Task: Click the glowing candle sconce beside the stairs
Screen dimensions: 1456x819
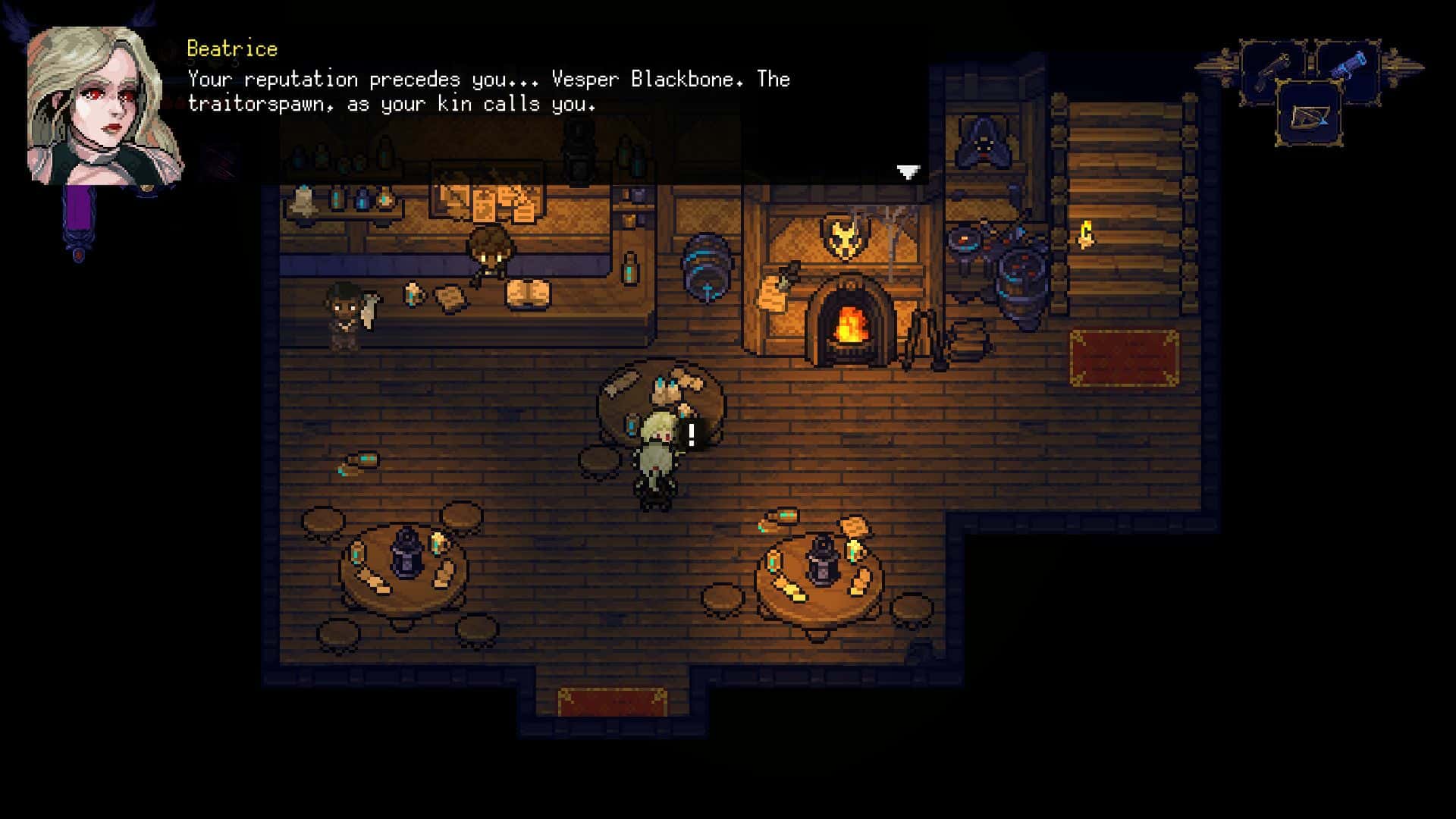Action: [x=1086, y=231]
